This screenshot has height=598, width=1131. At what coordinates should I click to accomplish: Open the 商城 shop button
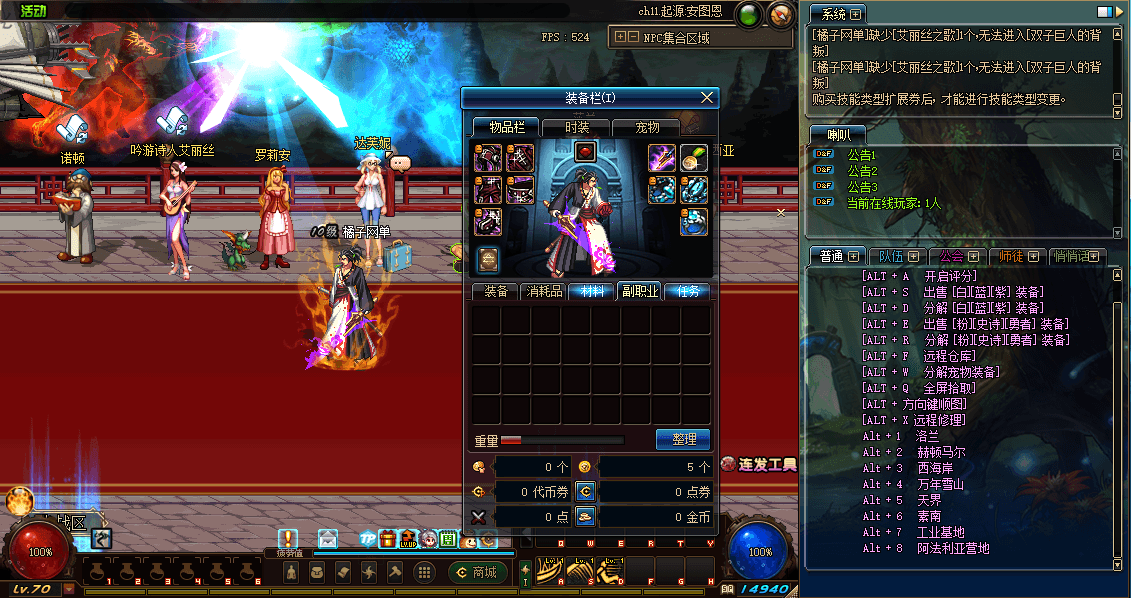478,572
